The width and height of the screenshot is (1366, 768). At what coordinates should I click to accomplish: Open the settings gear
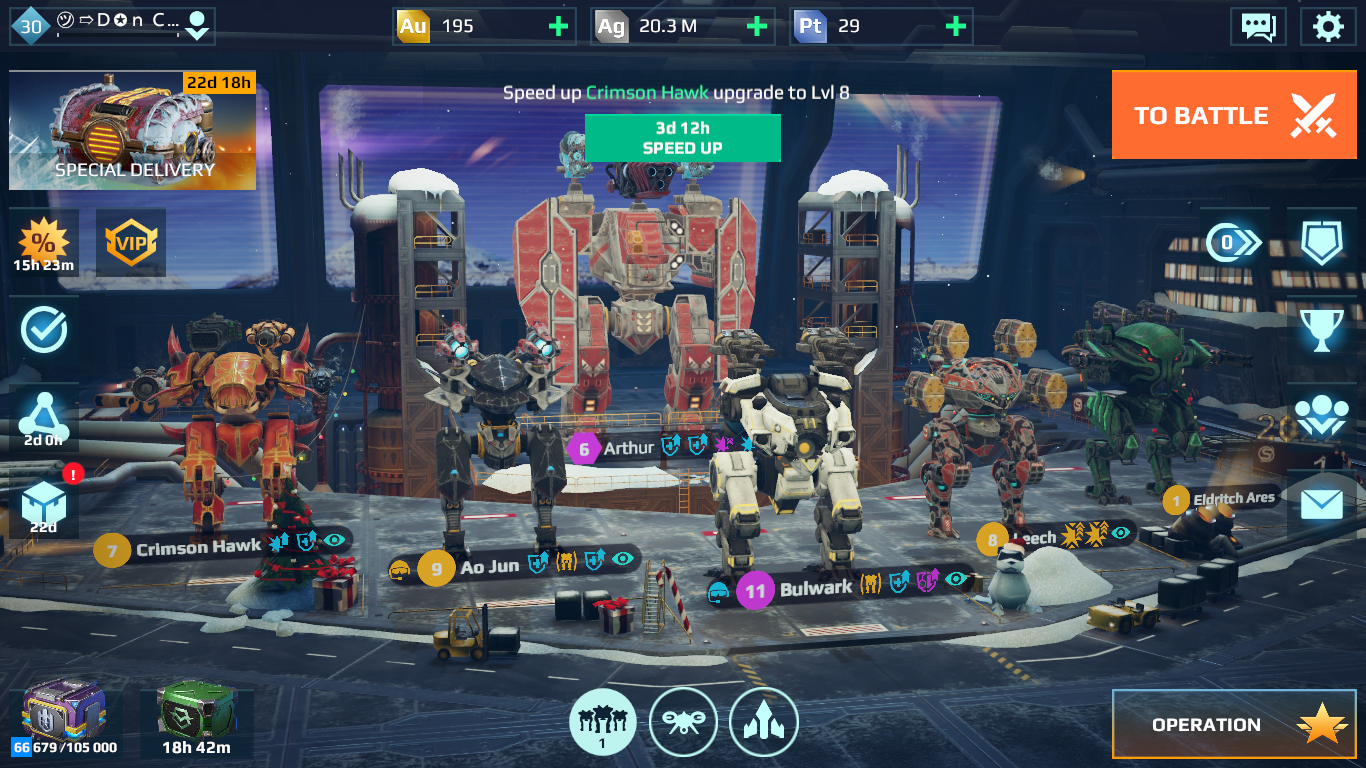1327,26
